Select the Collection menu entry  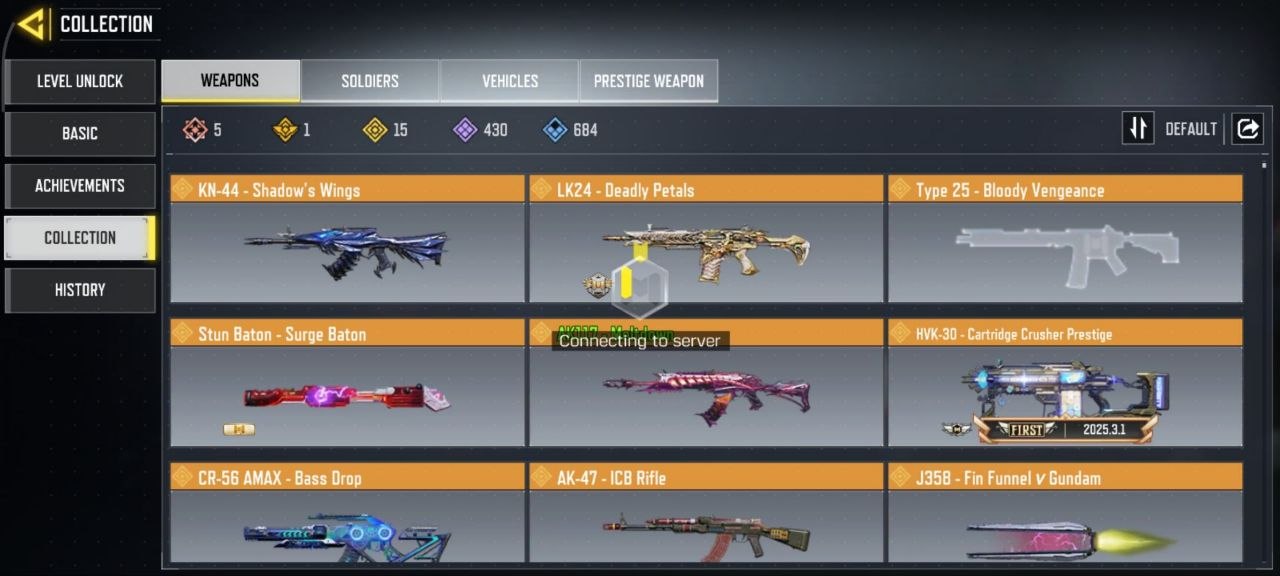coord(80,237)
